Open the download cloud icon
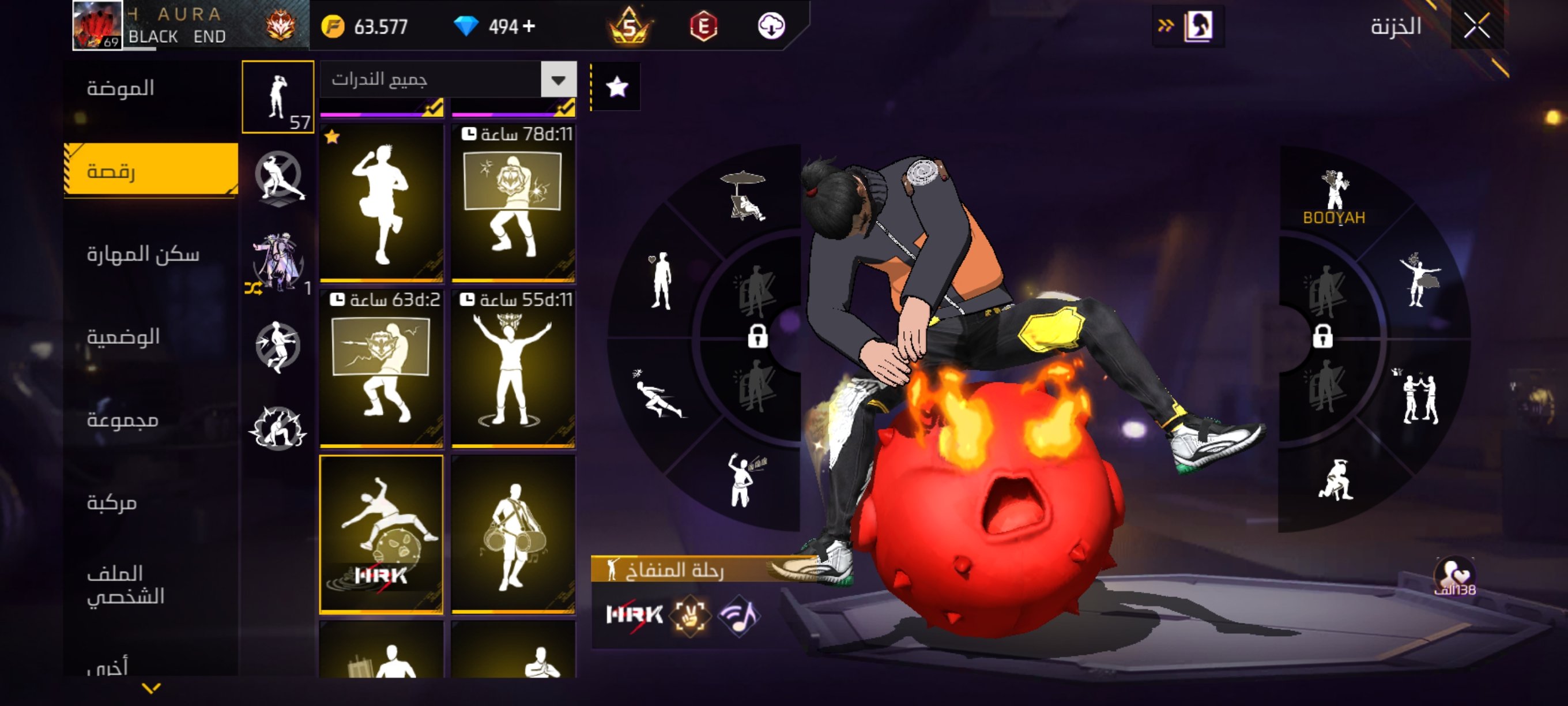The image size is (1568, 706). 771,26
